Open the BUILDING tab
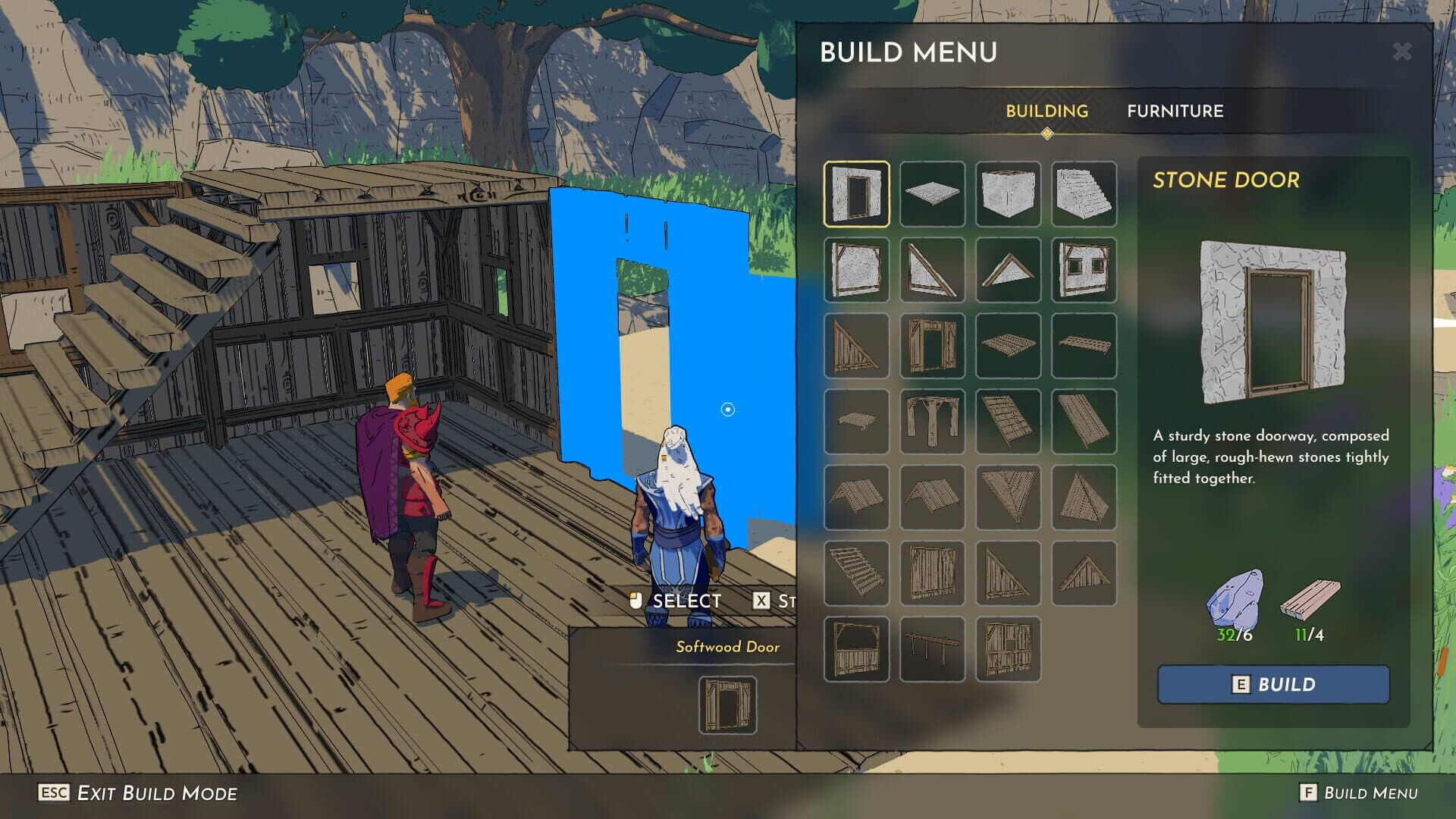This screenshot has height=819, width=1456. 1047,111
